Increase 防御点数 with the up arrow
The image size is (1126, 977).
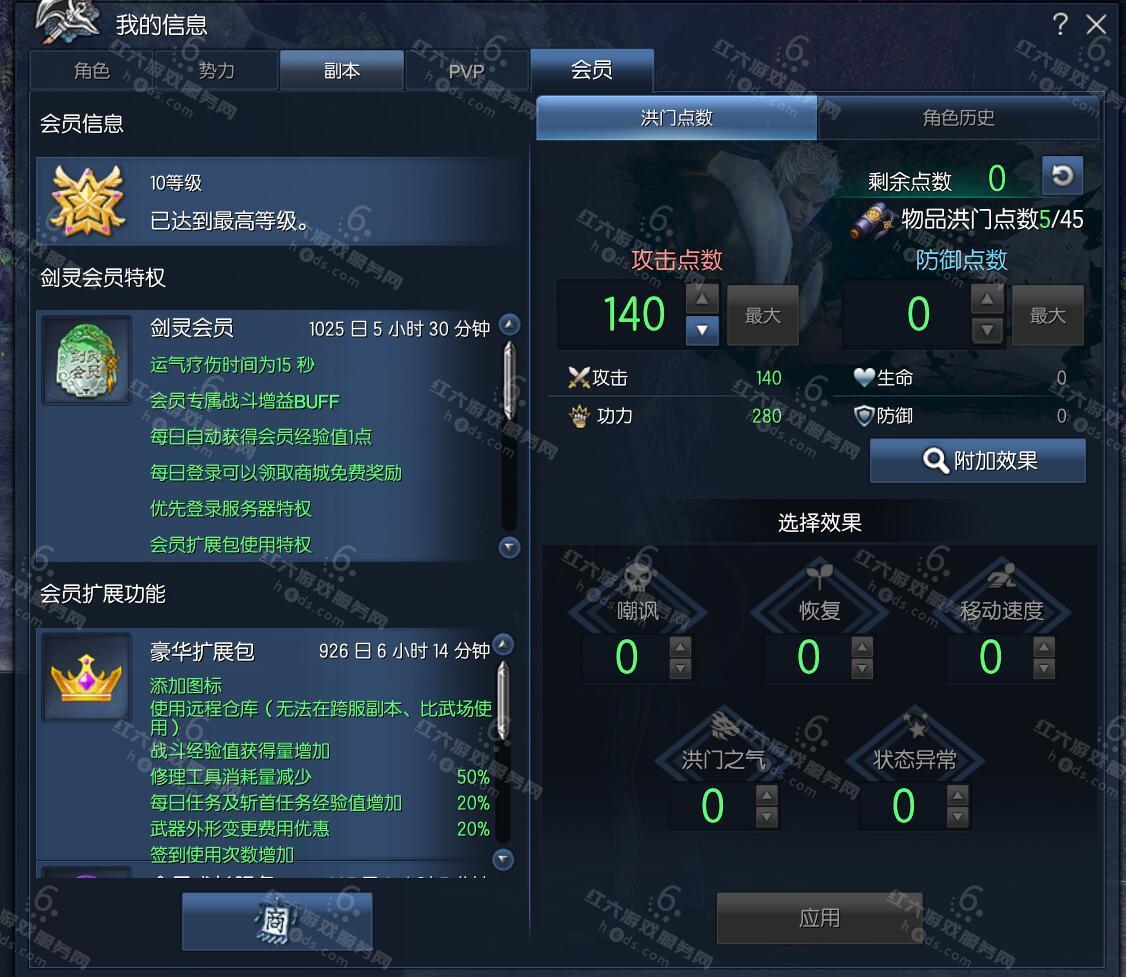987,300
